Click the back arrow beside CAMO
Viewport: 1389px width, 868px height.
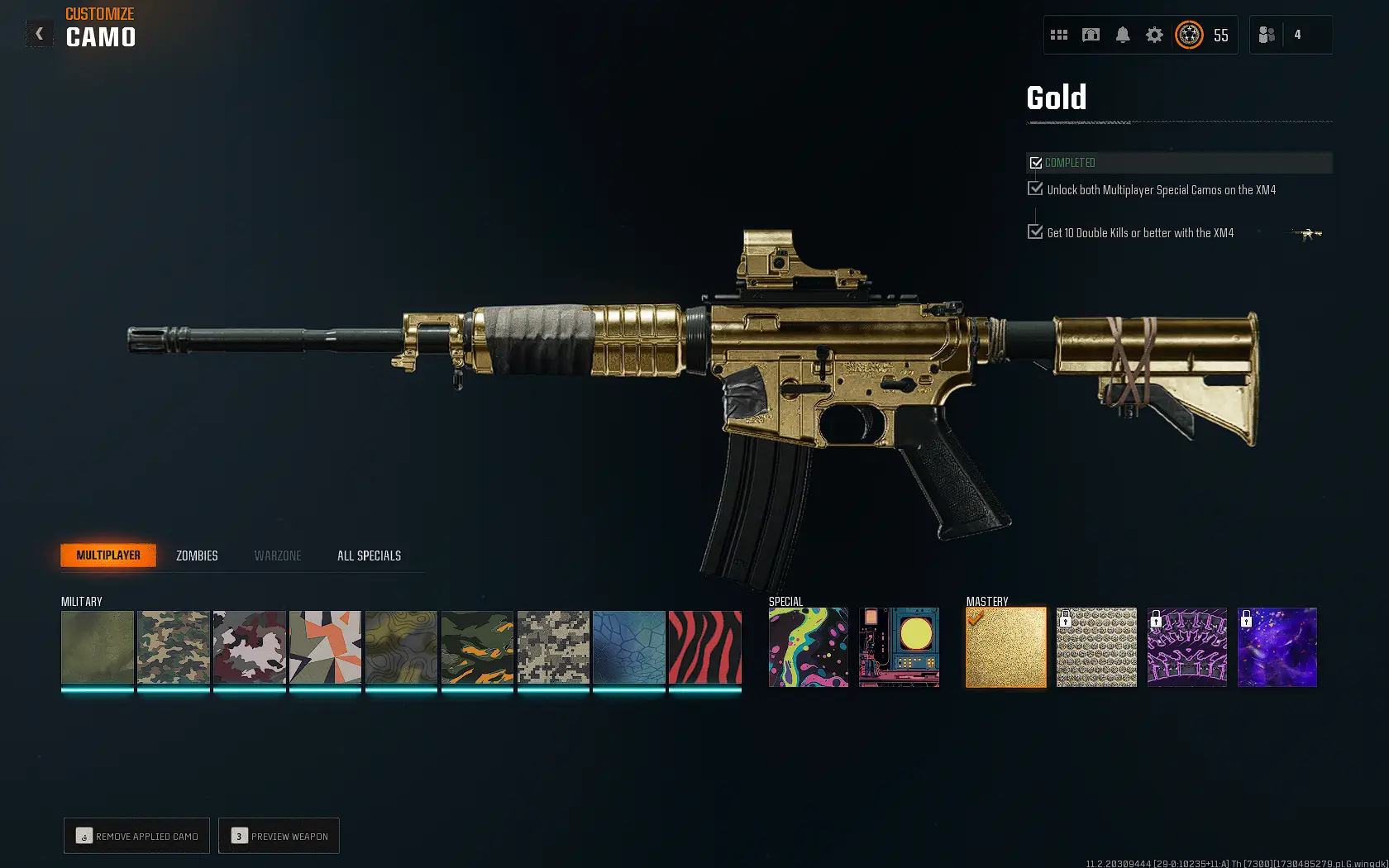[x=38, y=33]
